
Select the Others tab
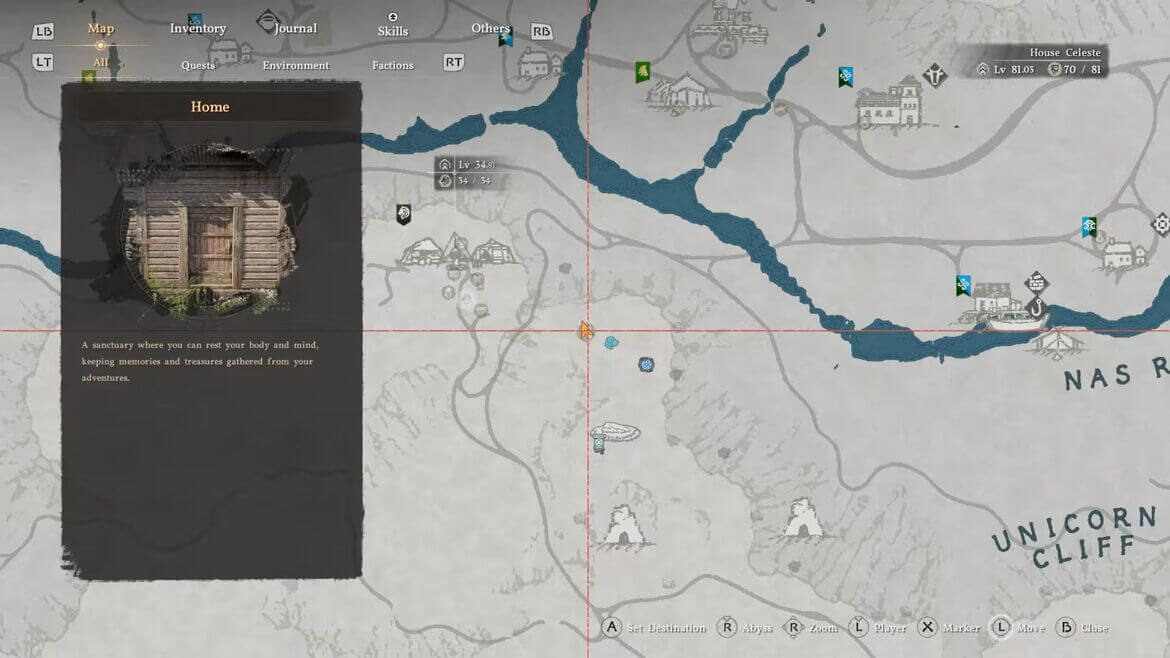(x=490, y=28)
